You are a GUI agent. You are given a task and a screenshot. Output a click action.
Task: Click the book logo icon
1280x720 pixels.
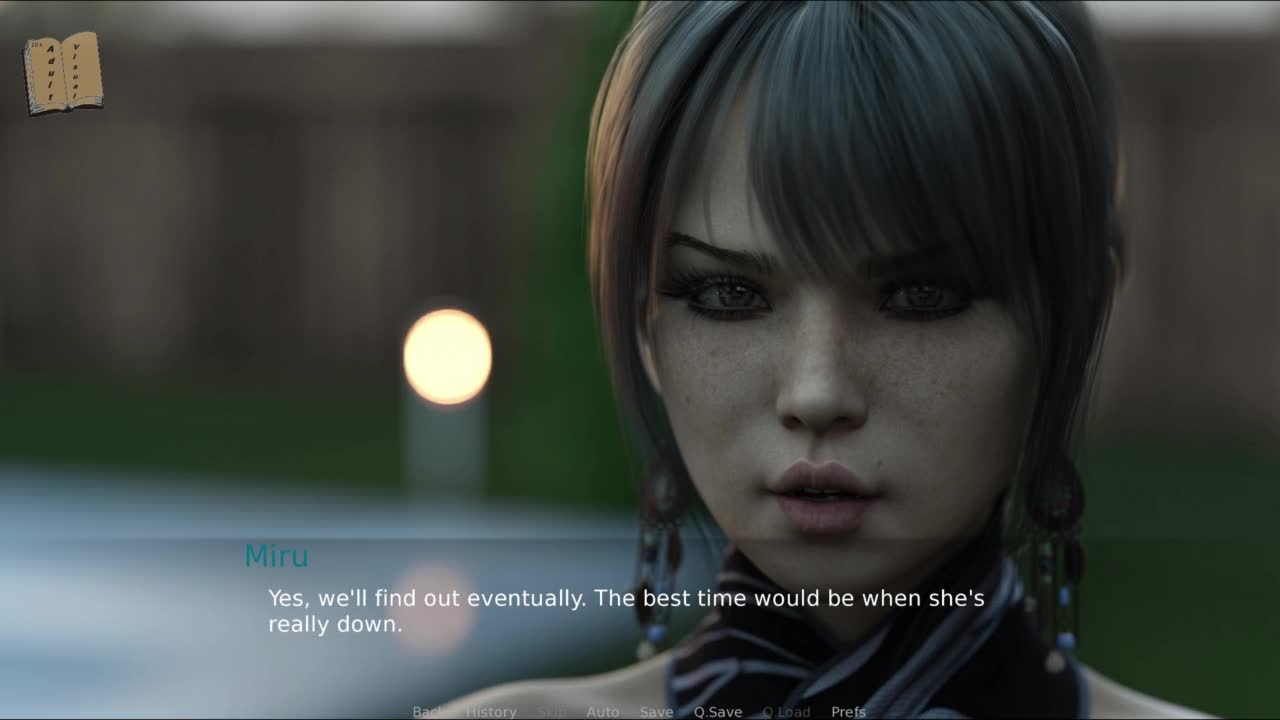[63, 73]
